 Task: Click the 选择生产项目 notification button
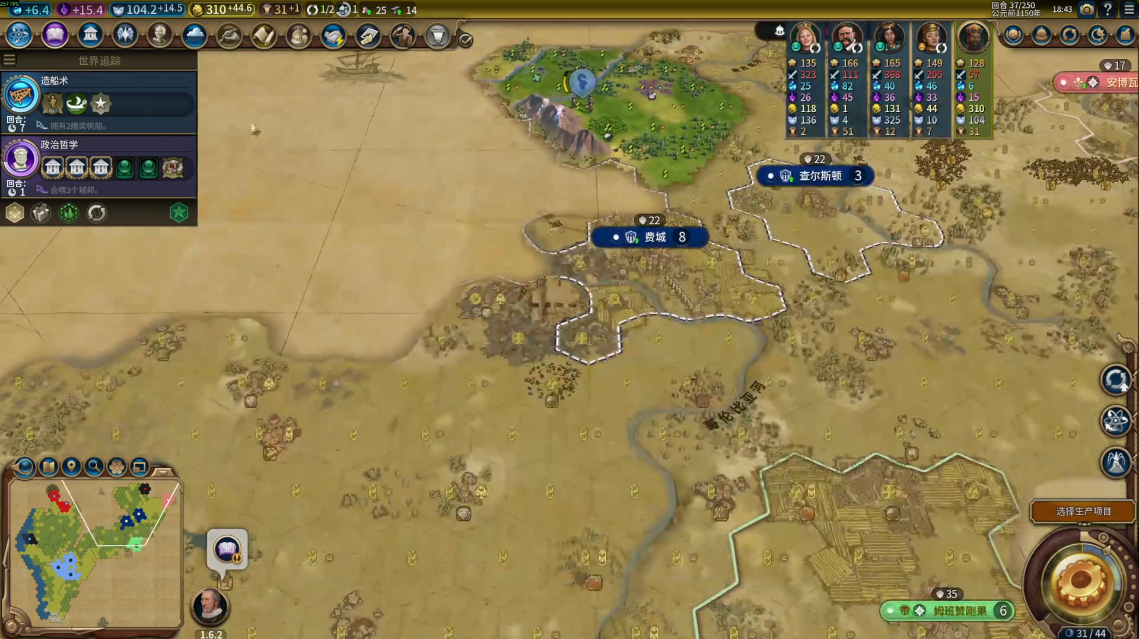click(1083, 511)
